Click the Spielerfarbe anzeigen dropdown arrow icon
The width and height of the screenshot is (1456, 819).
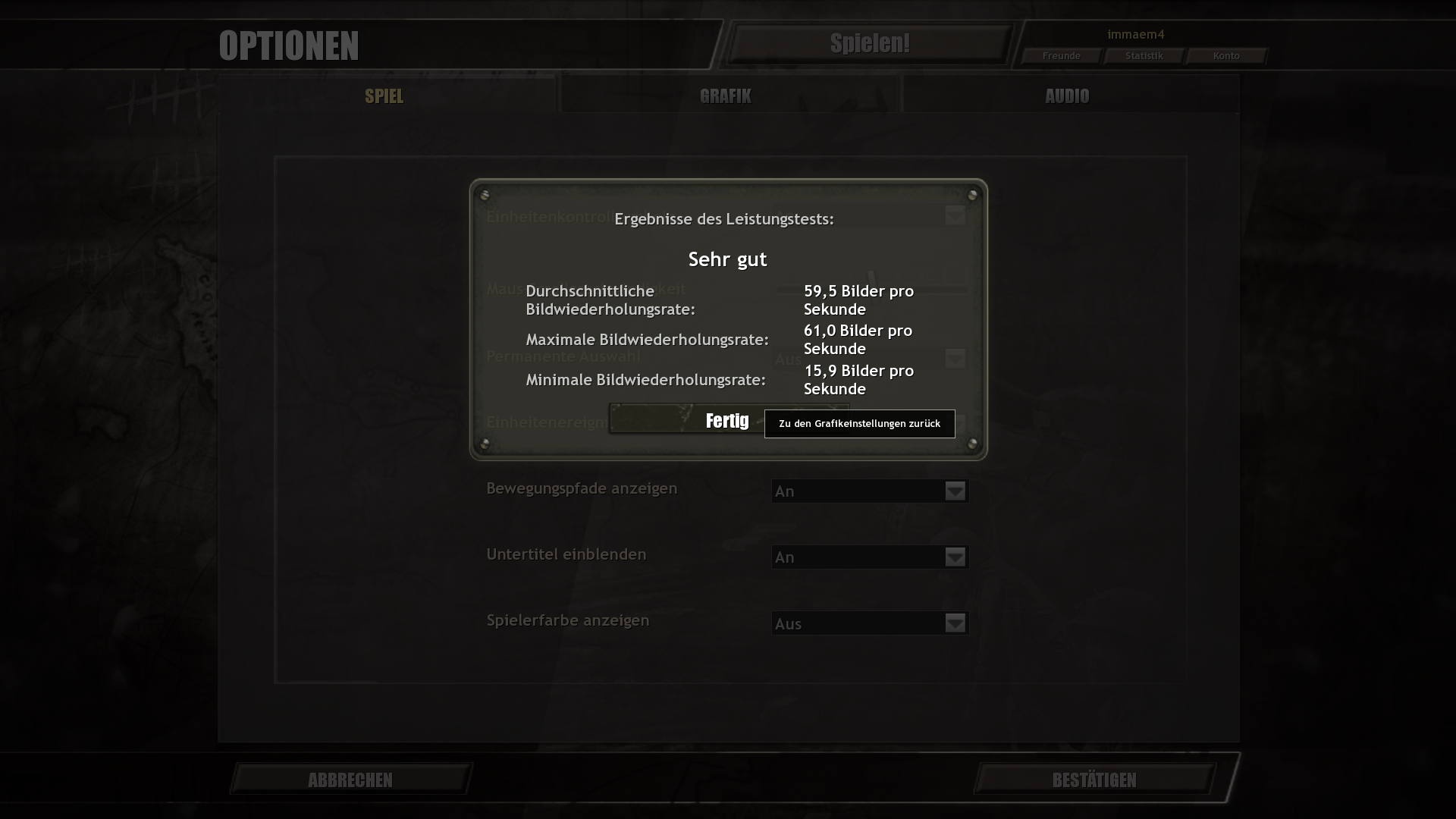[953, 623]
